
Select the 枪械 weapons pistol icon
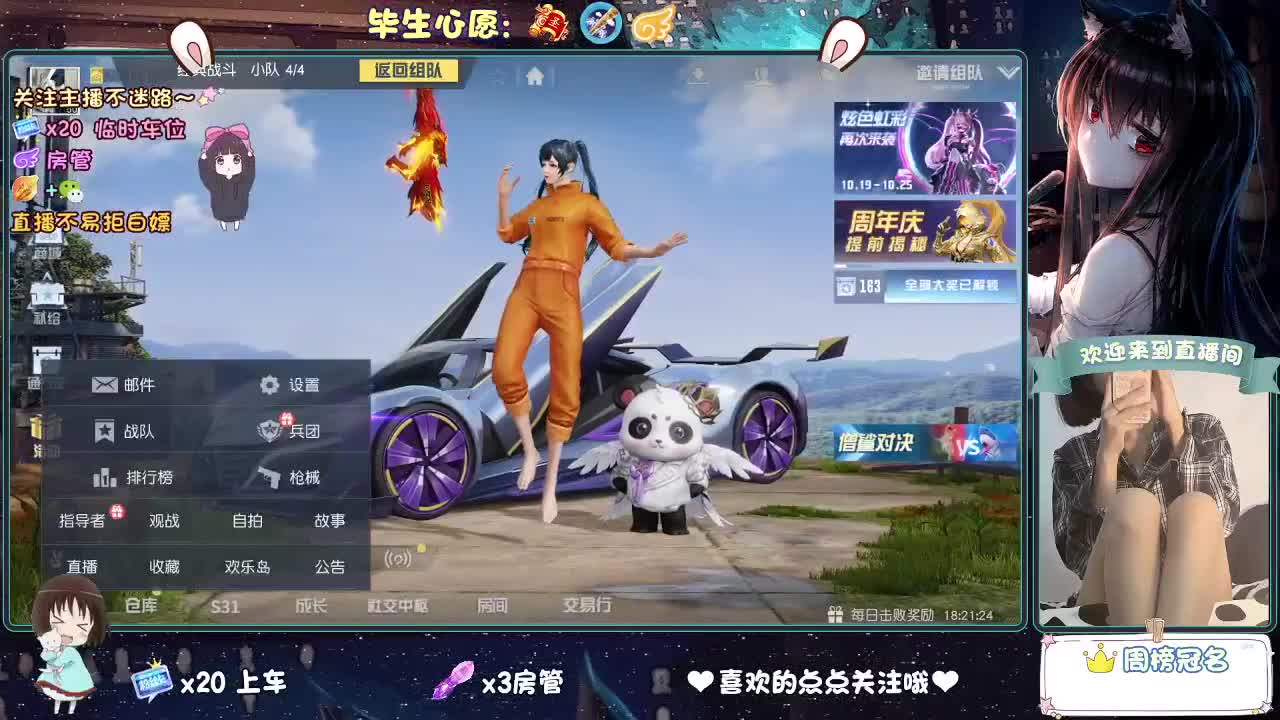coord(268,478)
